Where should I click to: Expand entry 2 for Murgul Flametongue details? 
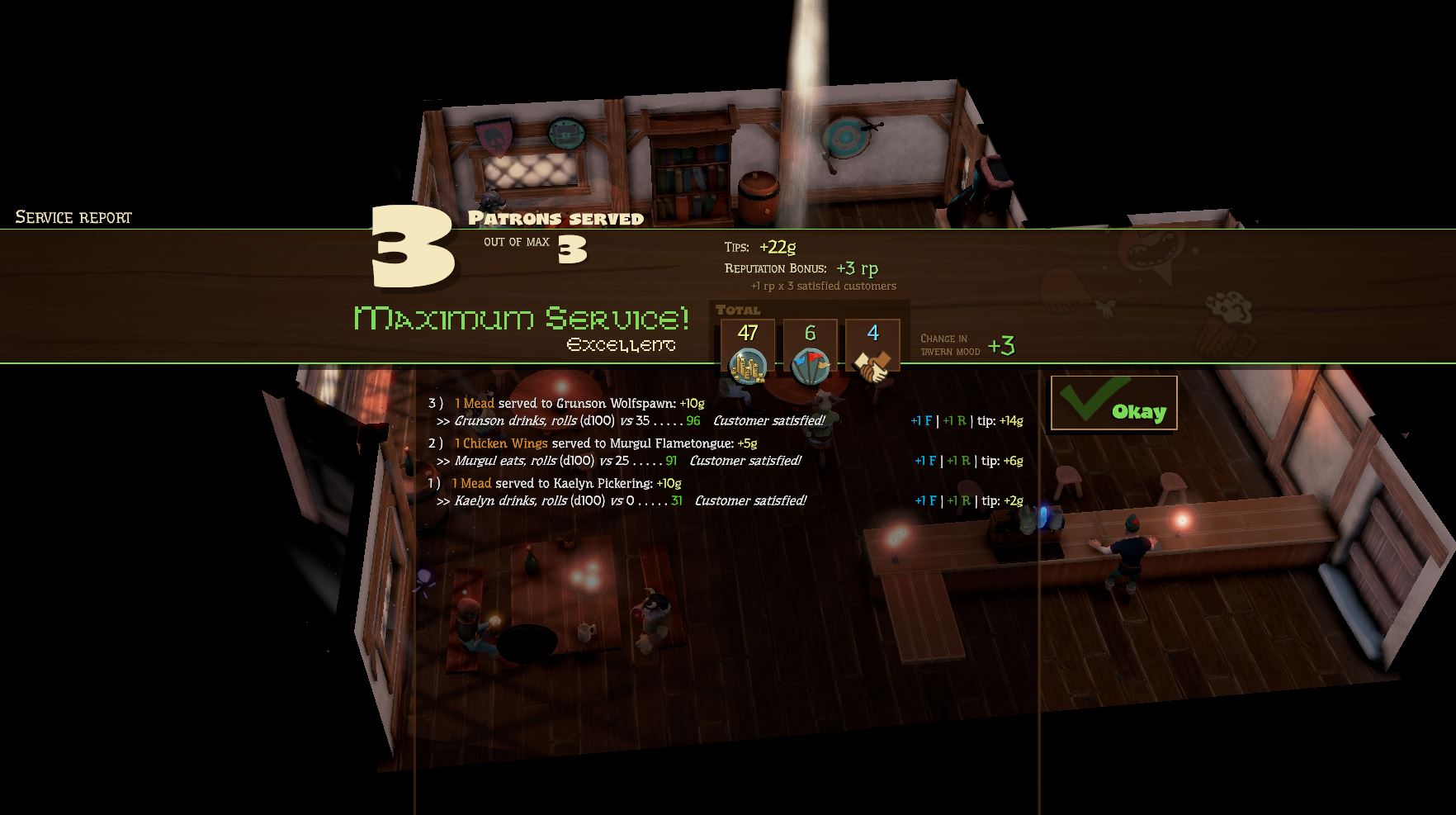[433, 443]
